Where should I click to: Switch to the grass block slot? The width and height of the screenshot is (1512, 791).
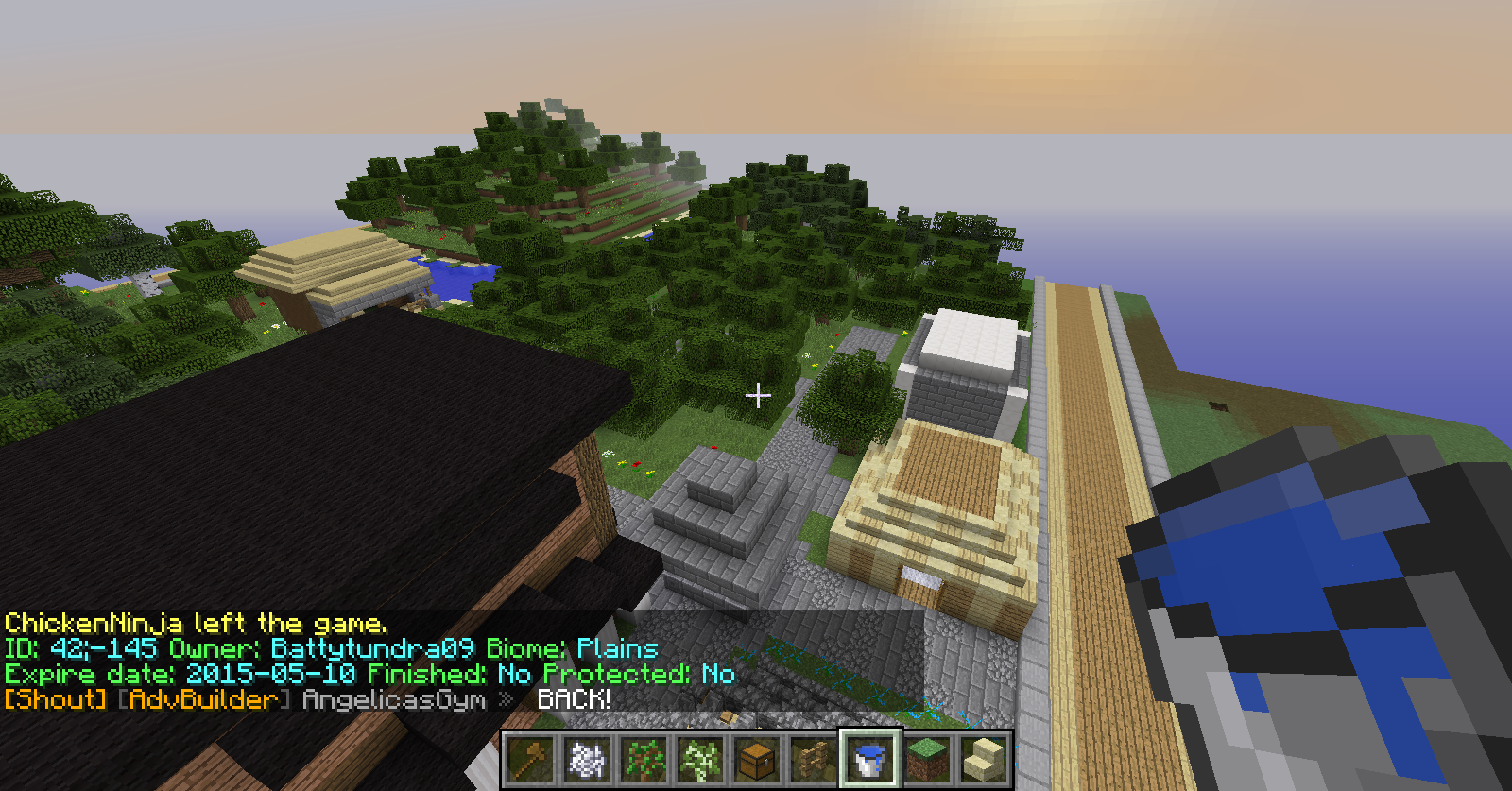(927, 759)
